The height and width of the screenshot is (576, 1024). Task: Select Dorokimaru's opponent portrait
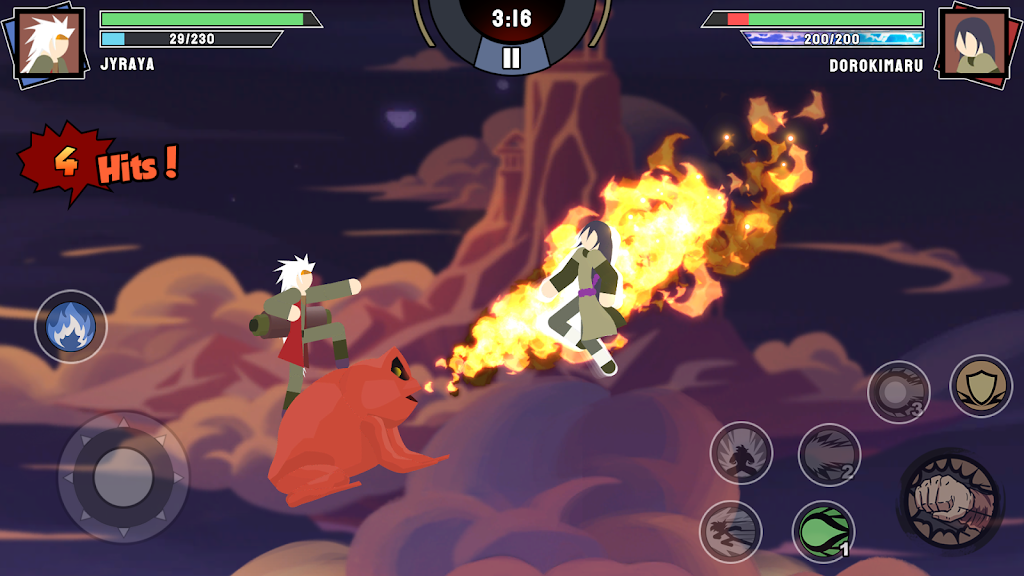coord(974,42)
